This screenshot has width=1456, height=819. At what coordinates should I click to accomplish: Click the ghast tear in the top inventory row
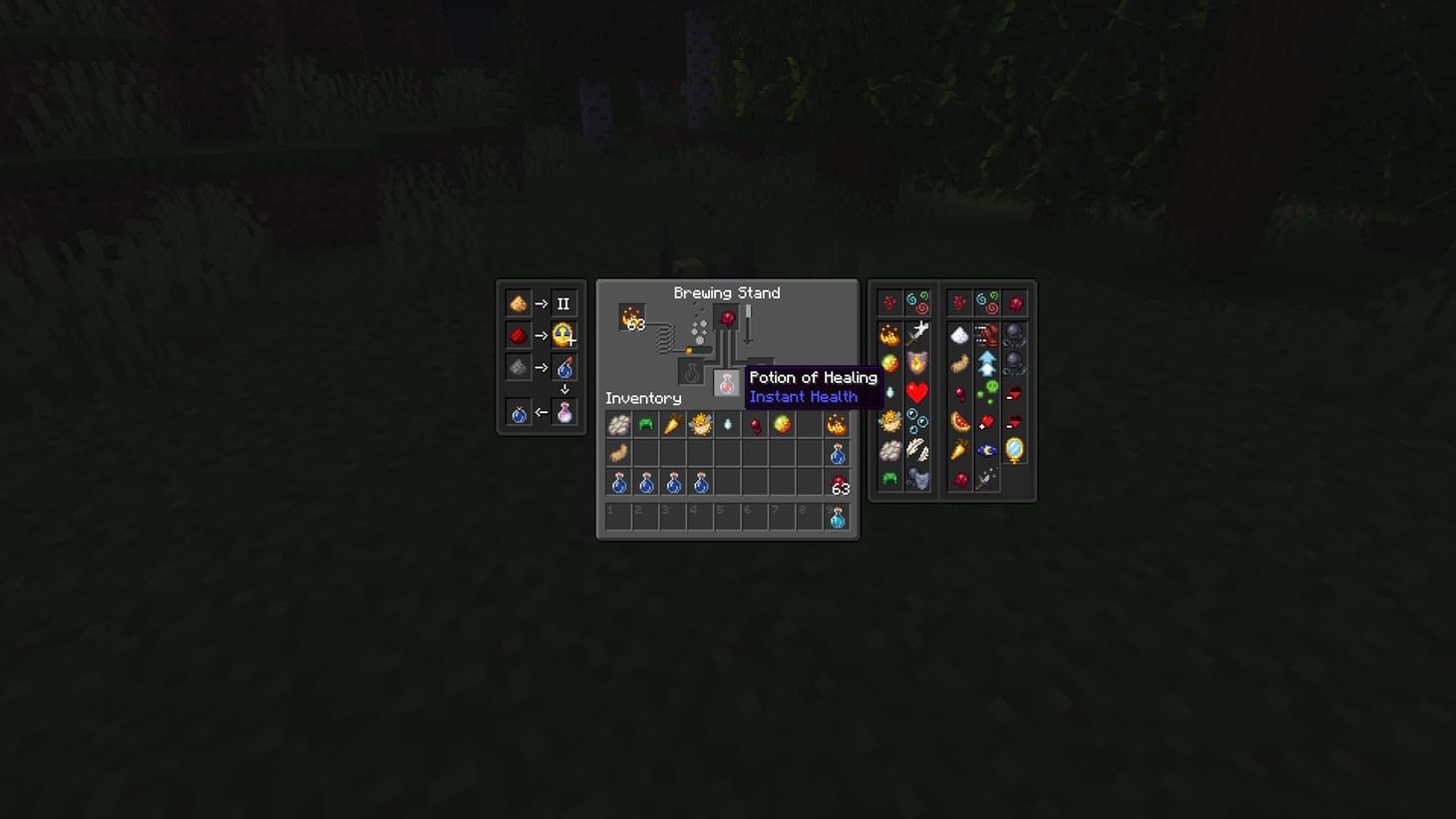726,423
